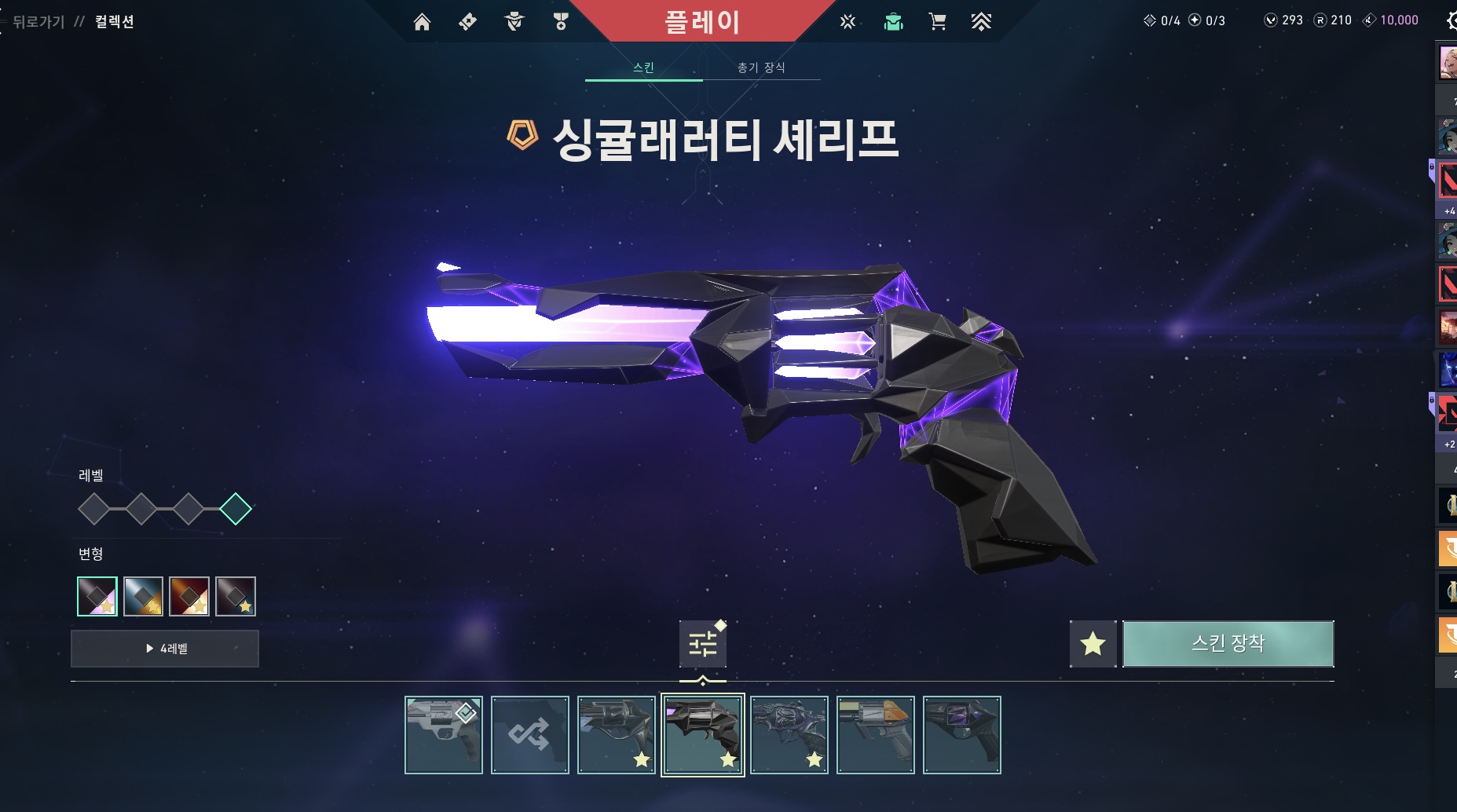Open the 플레이 menu
Viewport: 1457px width, 812px height.
(702, 21)
